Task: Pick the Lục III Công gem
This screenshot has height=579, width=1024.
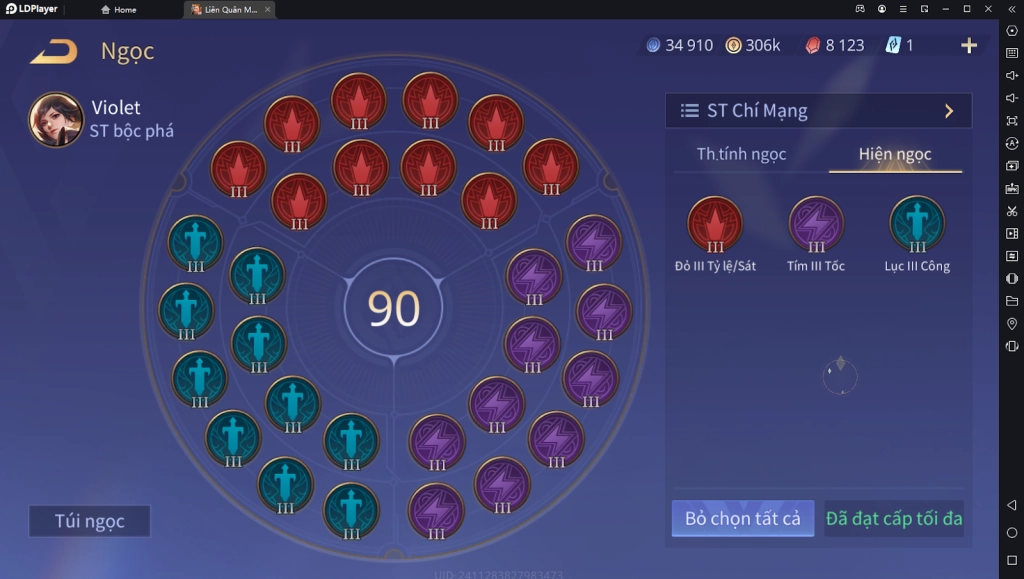Action: coord(917,224)
